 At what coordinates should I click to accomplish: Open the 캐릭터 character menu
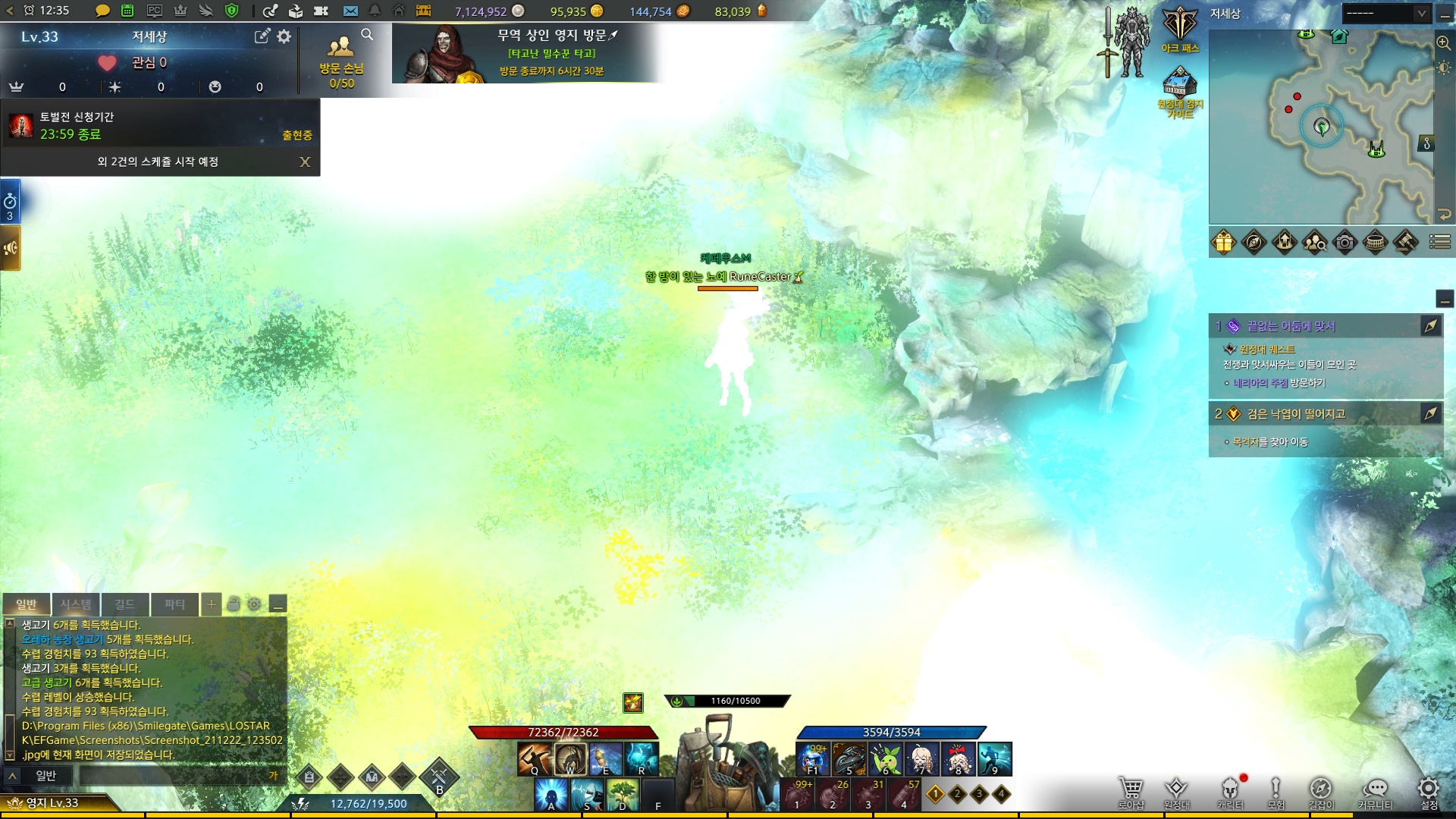pyautogui.click(x=1230, y=791)
